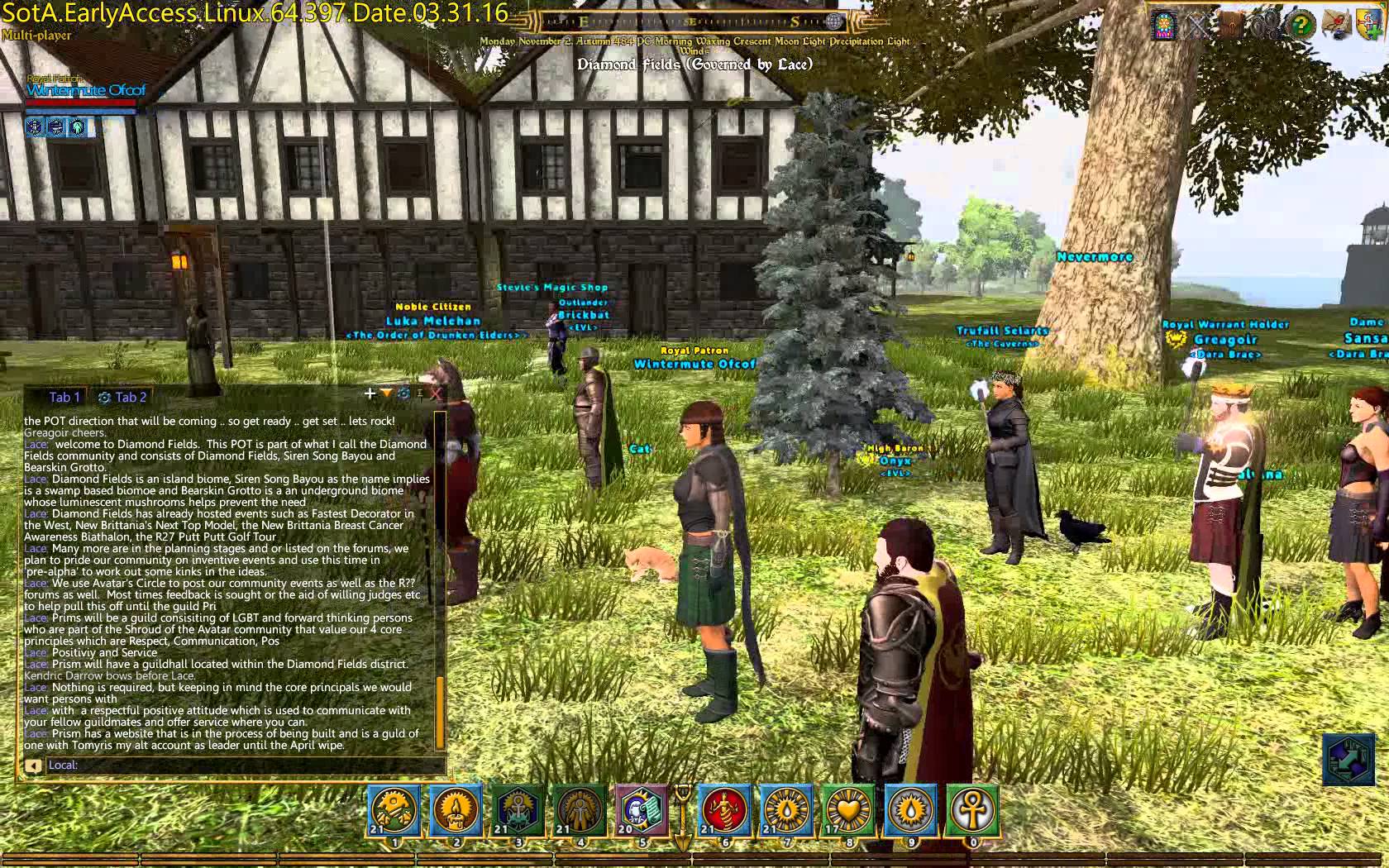Switch to chat Tab 2
1389x868 pixels.
(122, 397)
